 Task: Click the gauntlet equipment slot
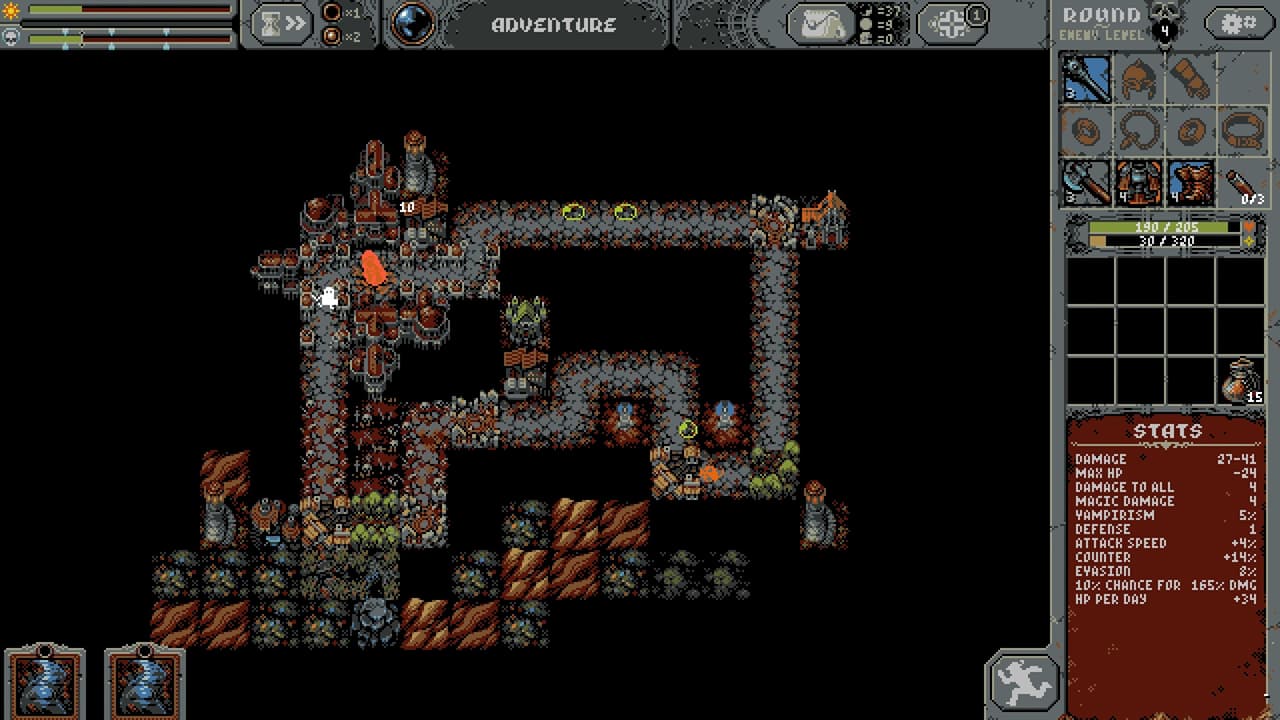pyautogui.click(x=1191, y=80)
